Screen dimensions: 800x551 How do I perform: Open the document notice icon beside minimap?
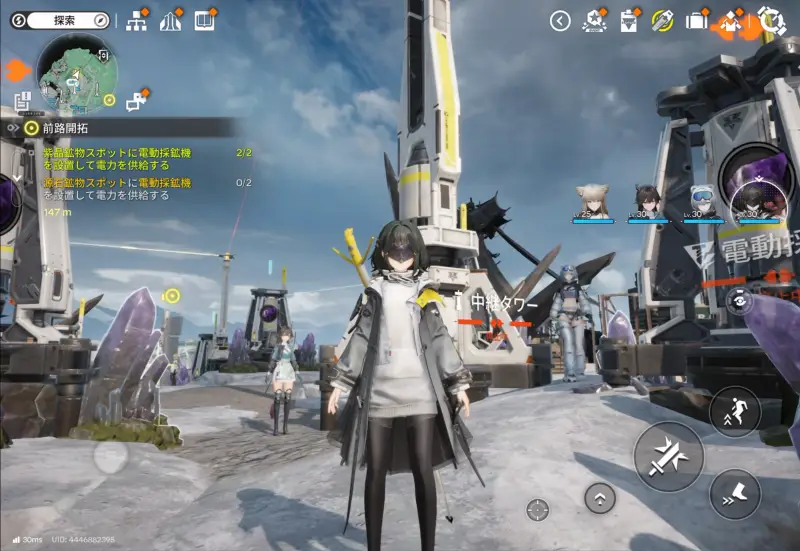23,100
